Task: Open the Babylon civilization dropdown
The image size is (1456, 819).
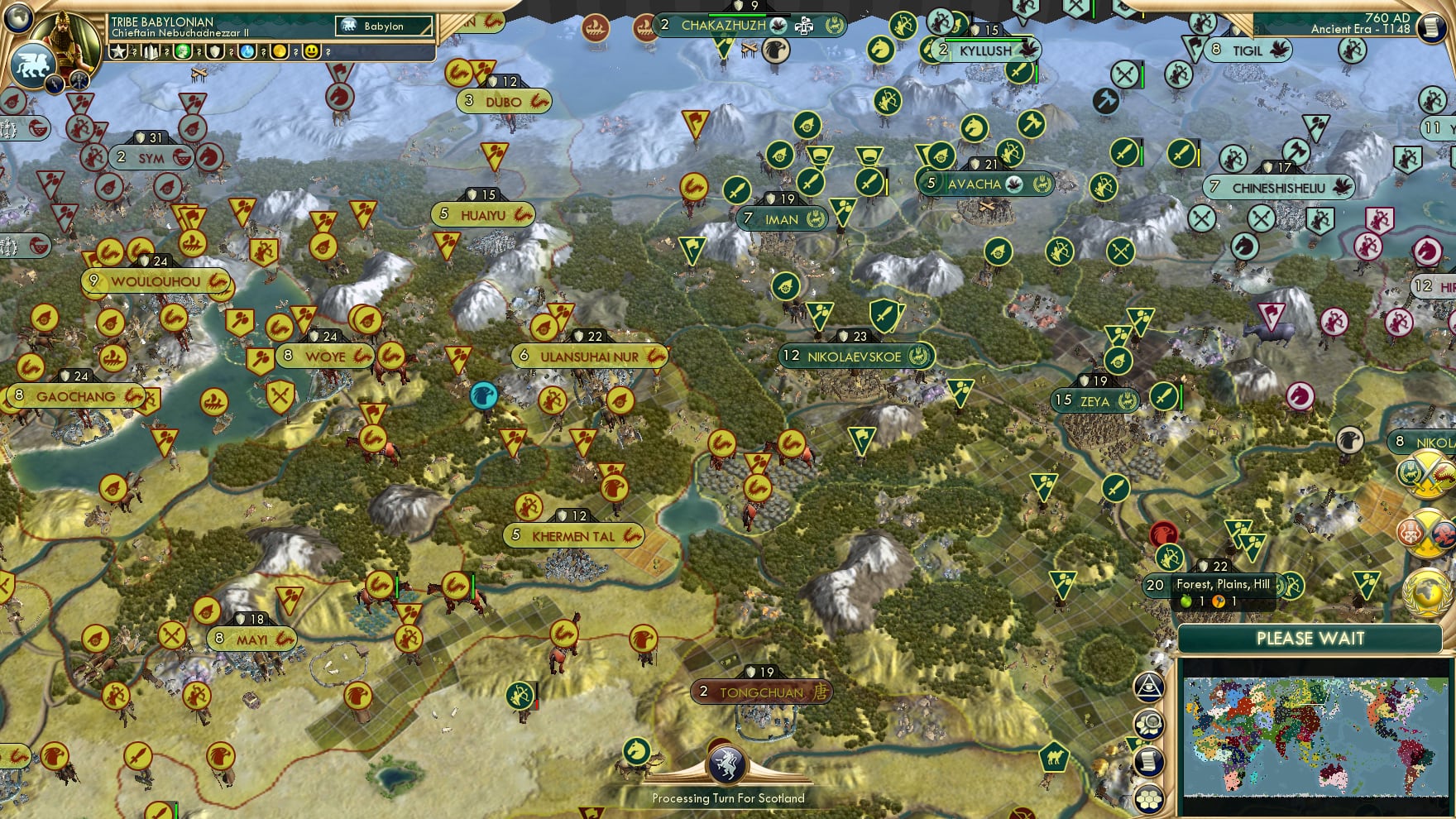Action: pyautogui.click(x=385, y=26)
